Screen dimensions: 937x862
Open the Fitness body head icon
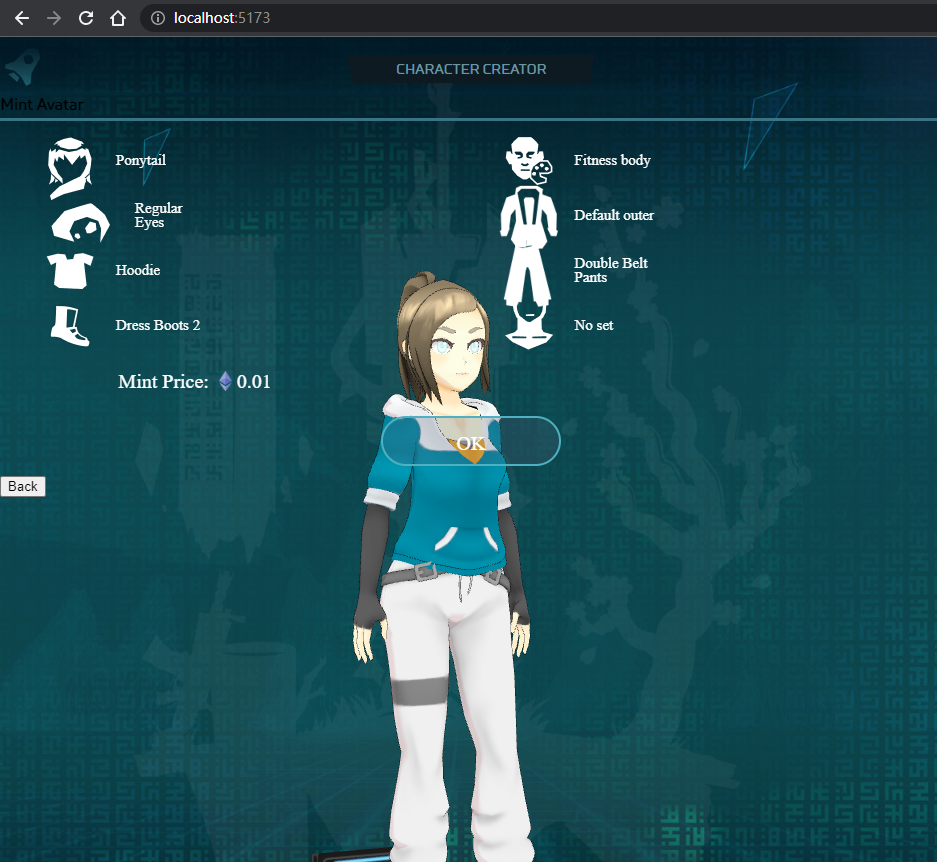click(x=527, y=160)
